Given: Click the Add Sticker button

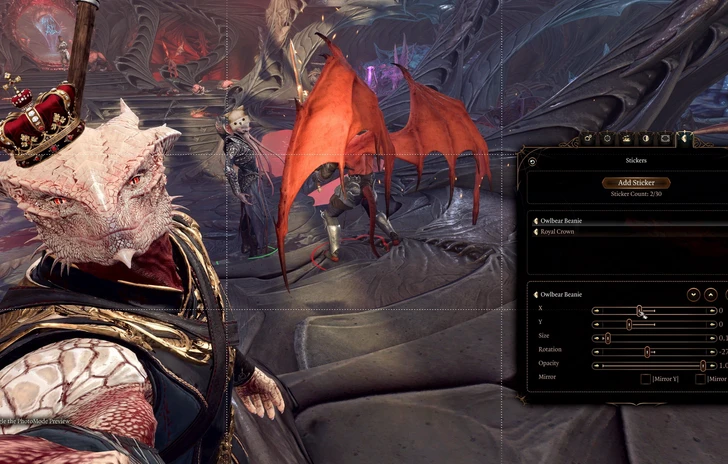Looking at the screenshot, I should coord(636,183).
